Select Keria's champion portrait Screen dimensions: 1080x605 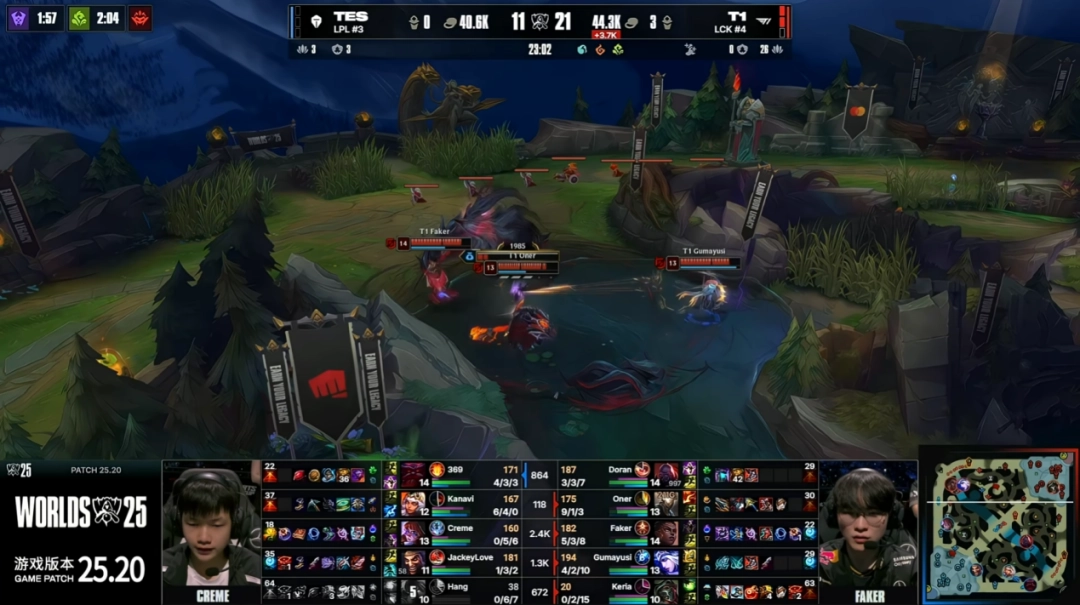click(x=667, y=590)
